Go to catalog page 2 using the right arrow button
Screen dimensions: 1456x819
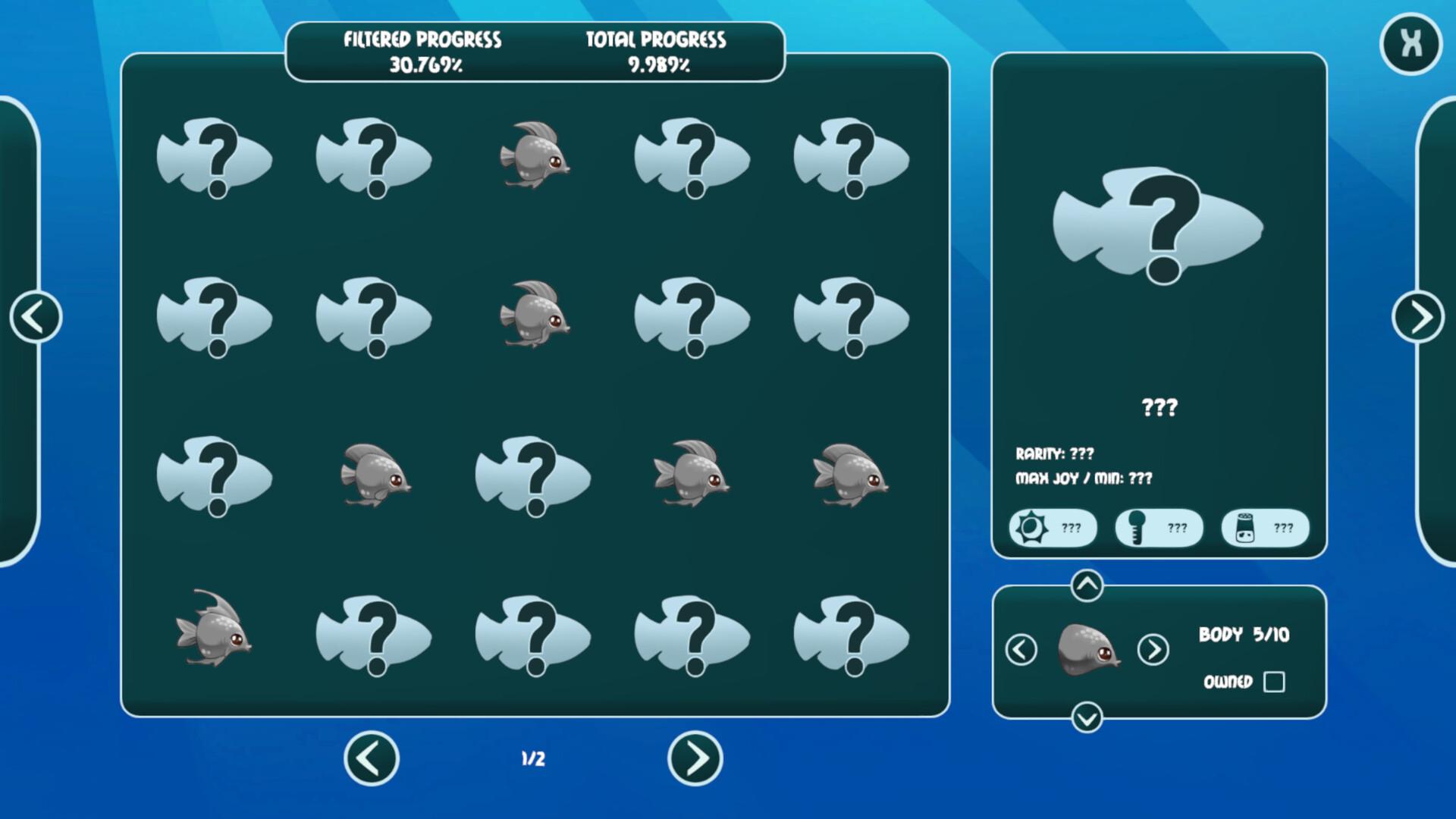click(695, 759)
